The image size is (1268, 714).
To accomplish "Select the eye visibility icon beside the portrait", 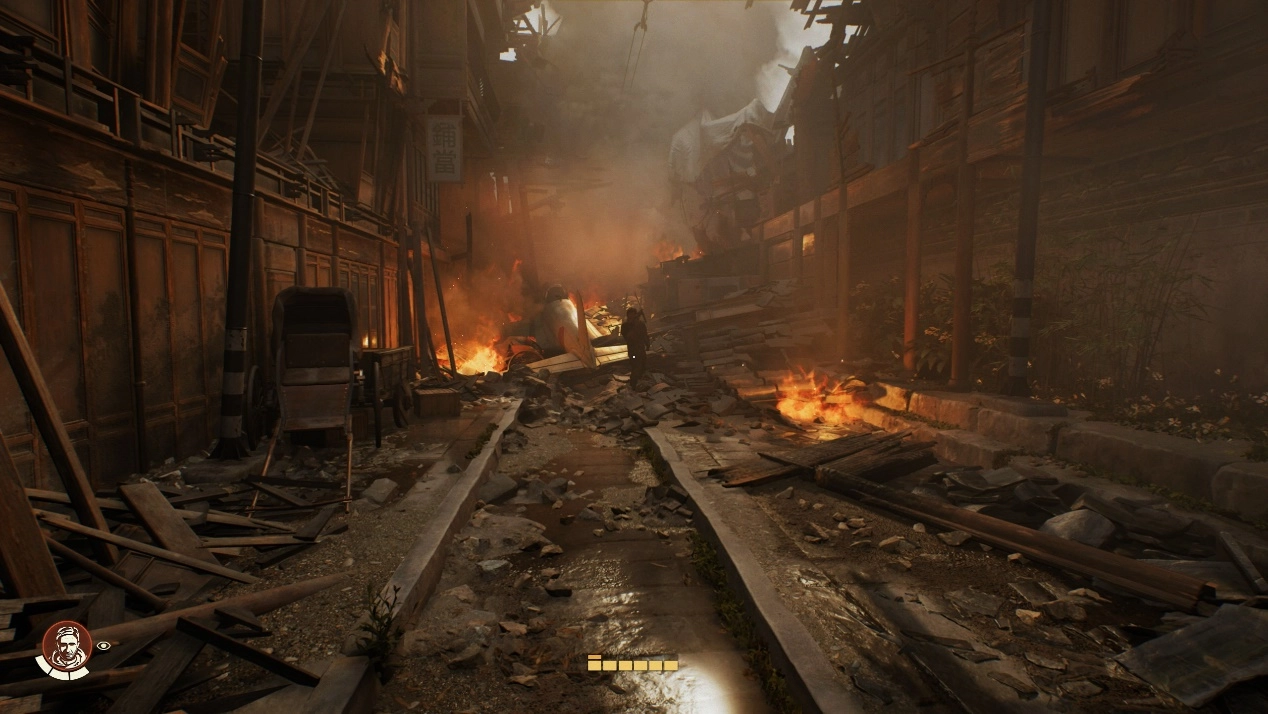I will point(104,646).
